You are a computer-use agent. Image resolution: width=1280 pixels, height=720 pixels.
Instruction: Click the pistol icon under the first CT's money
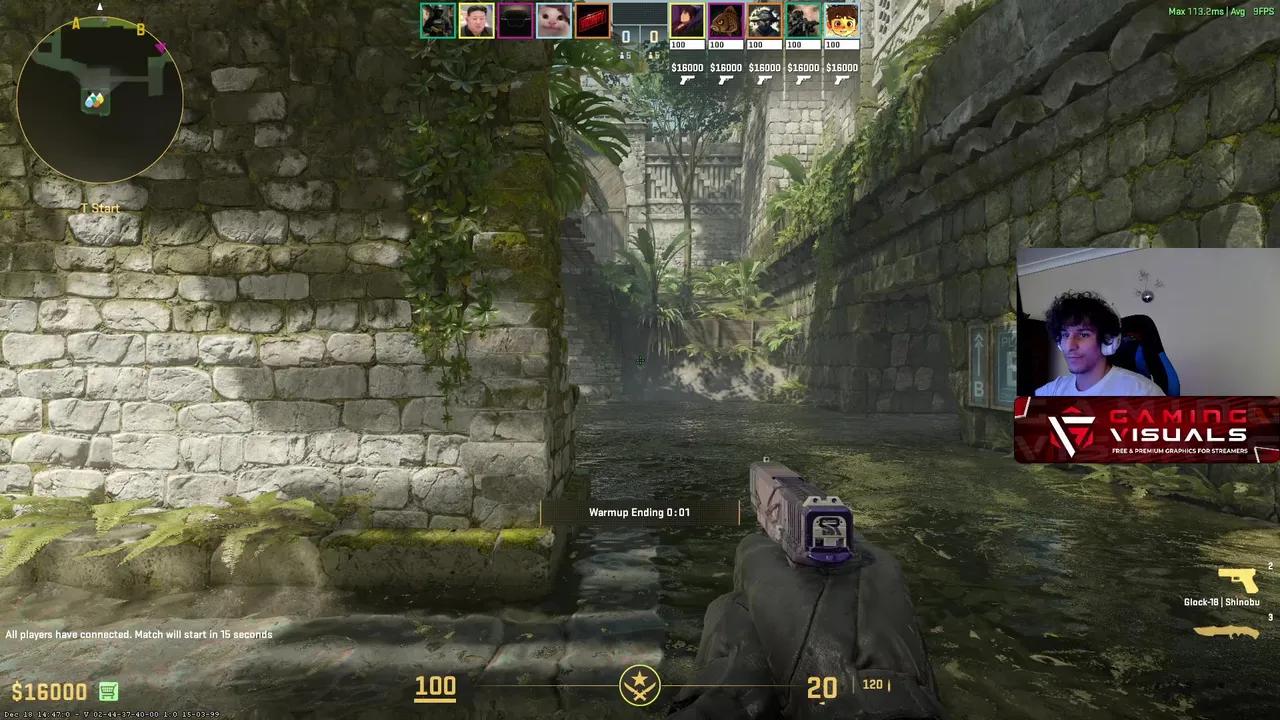click(687, 78)
